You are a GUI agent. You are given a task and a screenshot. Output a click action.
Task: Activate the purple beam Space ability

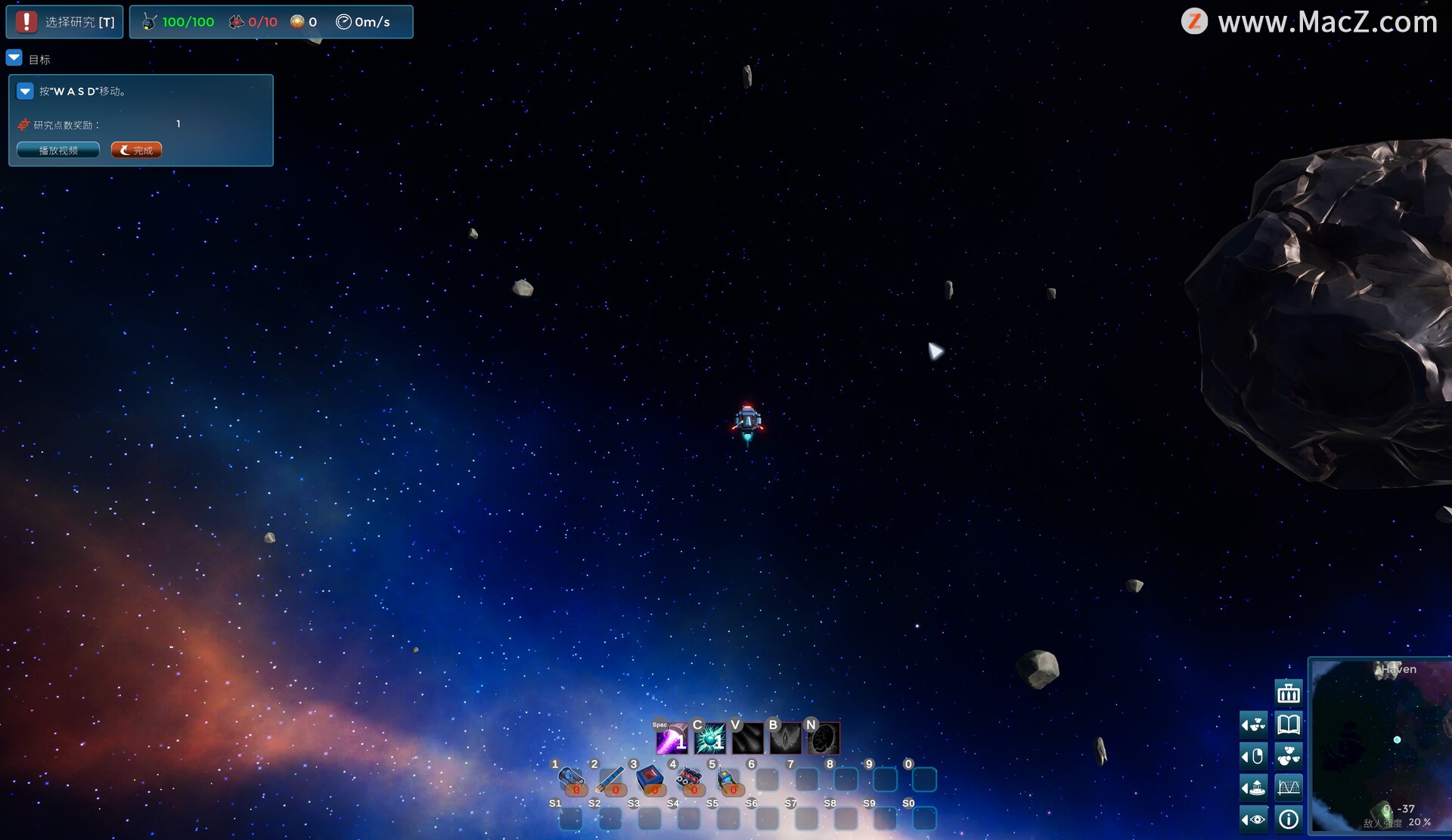671,739
